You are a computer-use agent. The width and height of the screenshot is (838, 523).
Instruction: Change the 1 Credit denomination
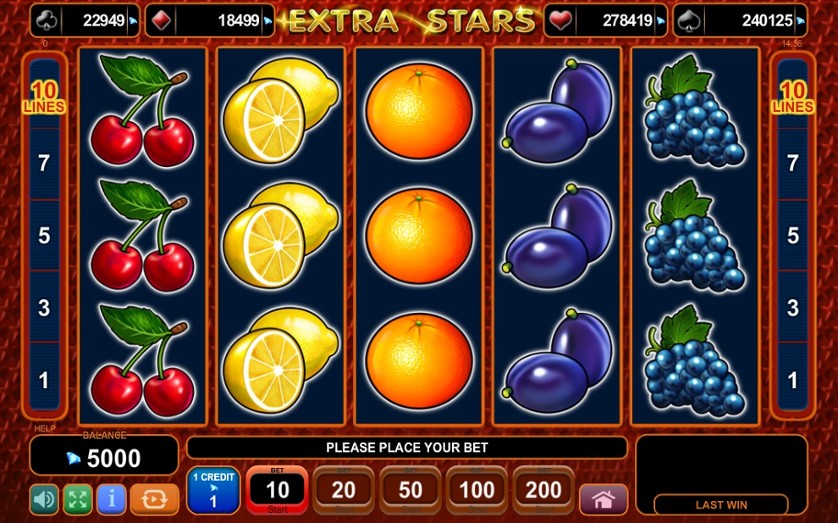212,490
